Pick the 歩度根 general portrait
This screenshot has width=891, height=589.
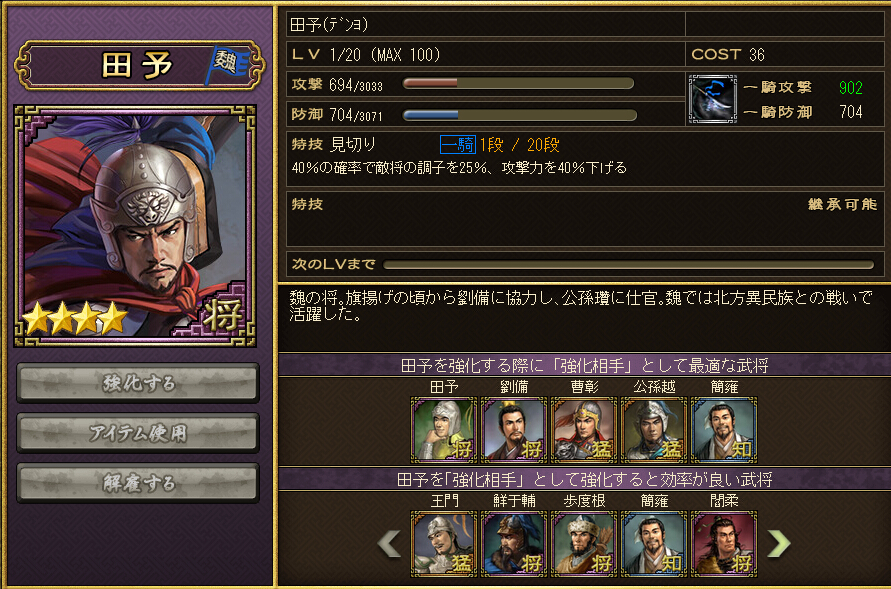pos(584,543)
